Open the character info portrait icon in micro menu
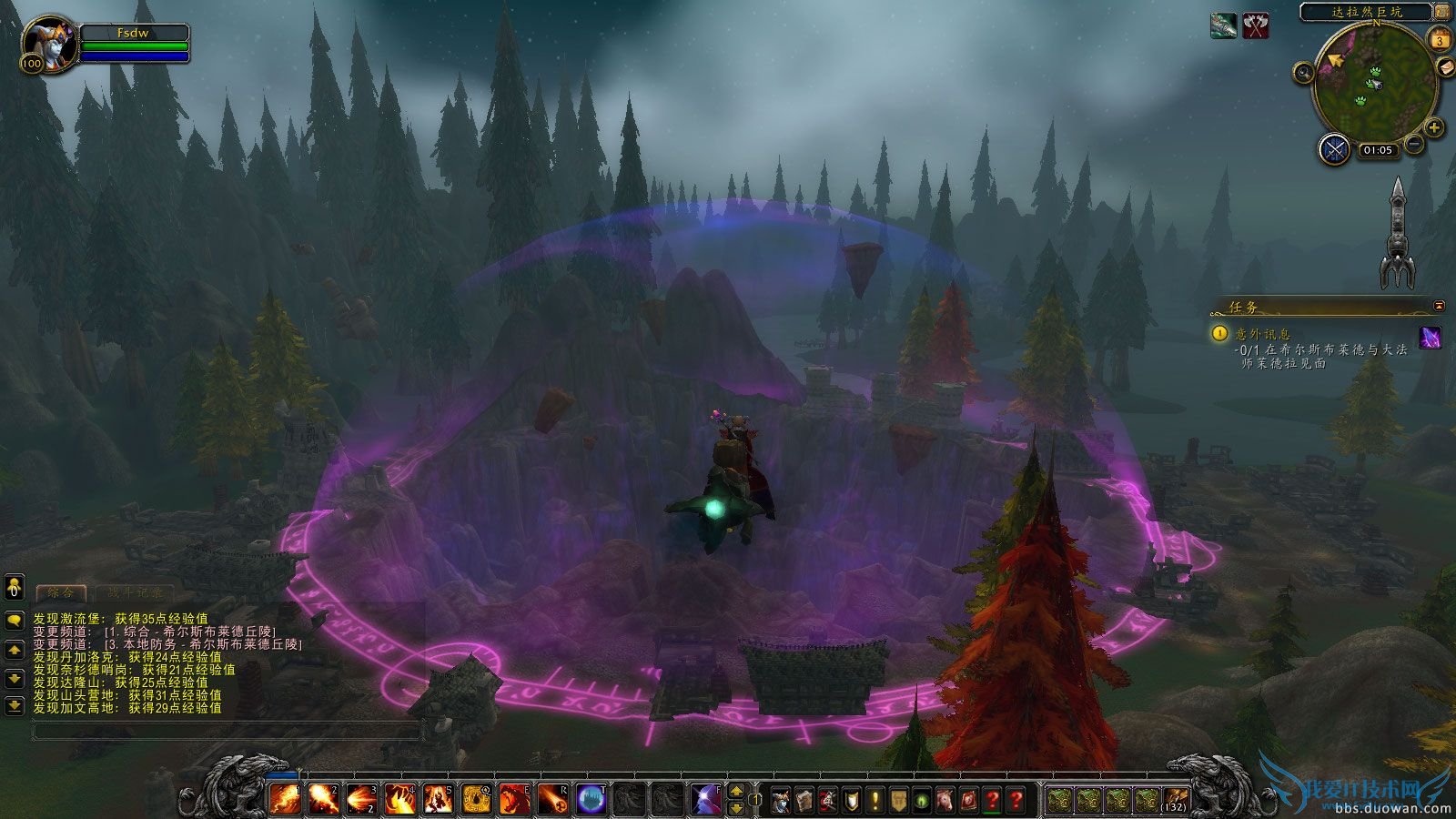The width and height of the screenshot is (1456, 819). [779, 799]
